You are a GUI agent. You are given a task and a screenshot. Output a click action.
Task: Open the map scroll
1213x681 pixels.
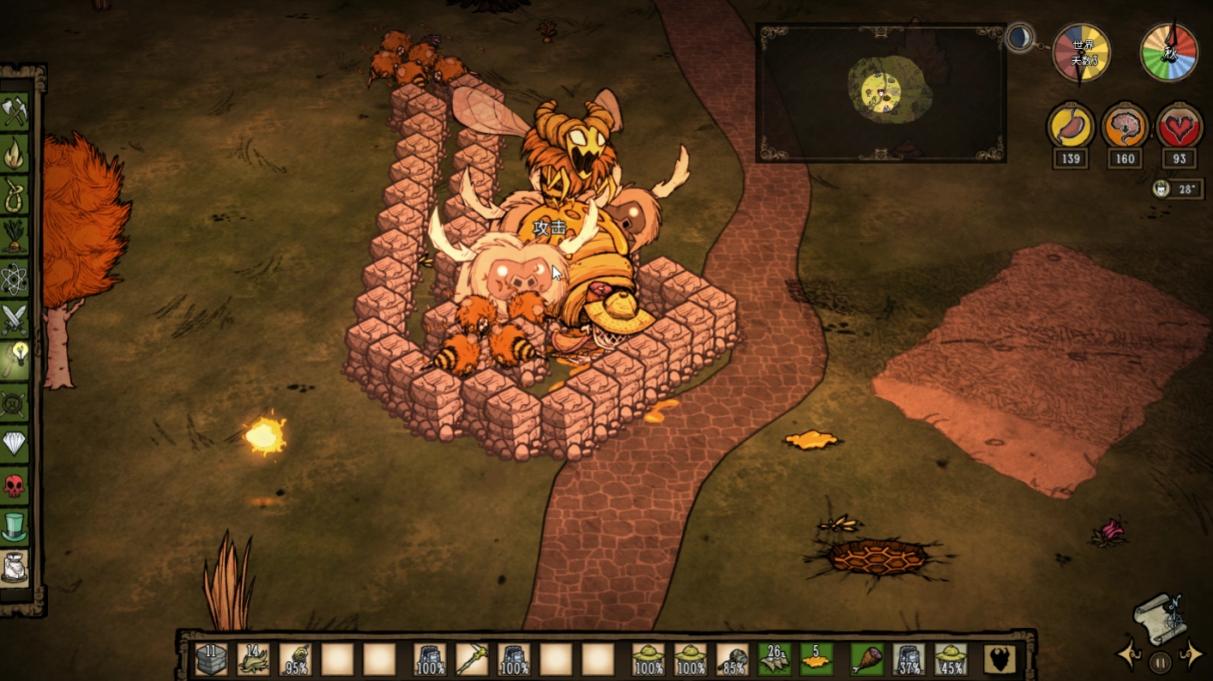coord(1161,618)
